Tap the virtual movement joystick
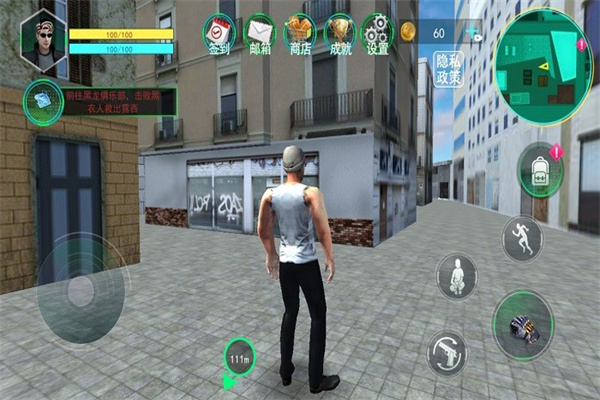 click(x=80, y=288)
